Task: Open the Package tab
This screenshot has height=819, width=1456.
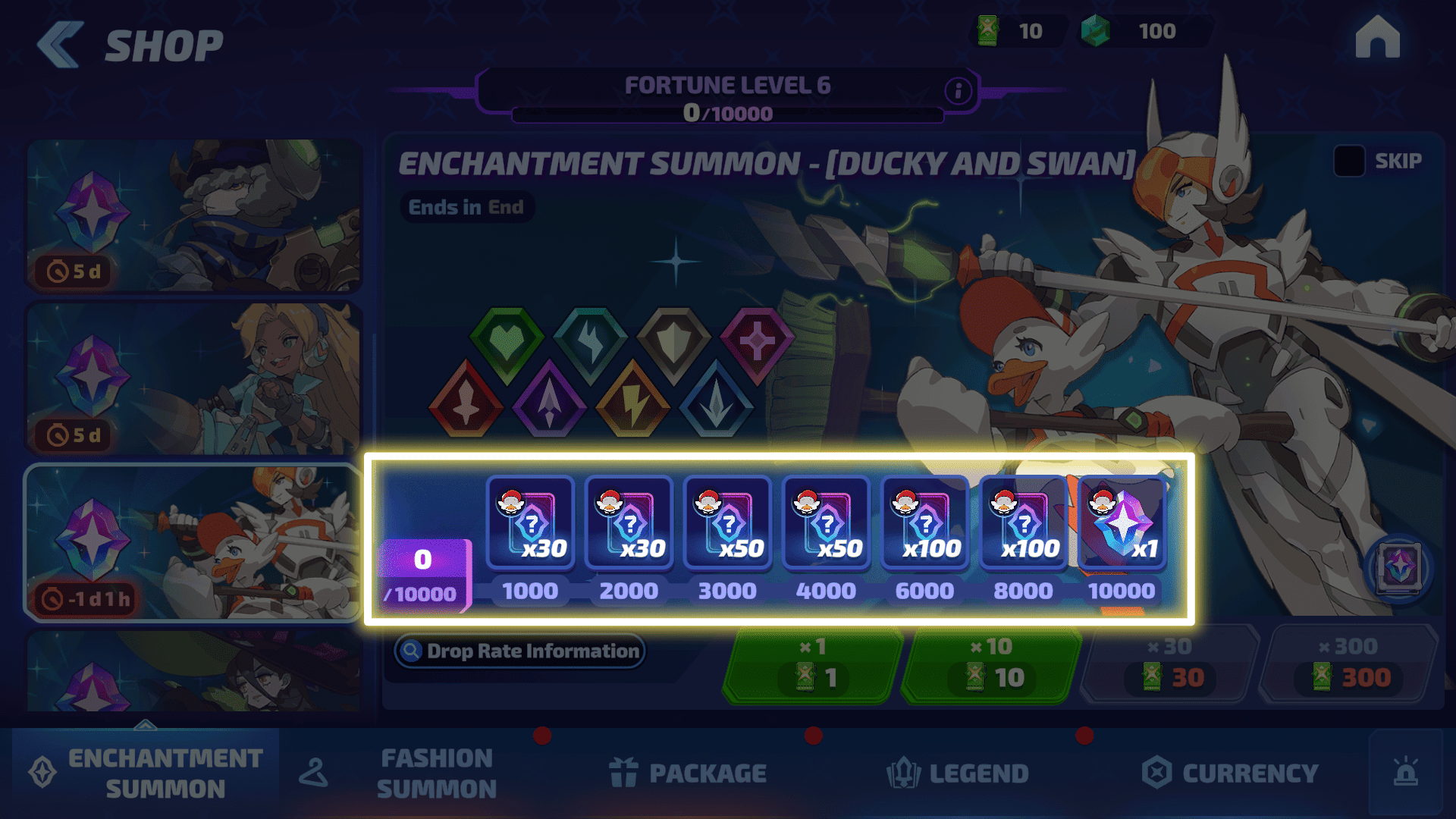Action: click(x=689, y=773)
